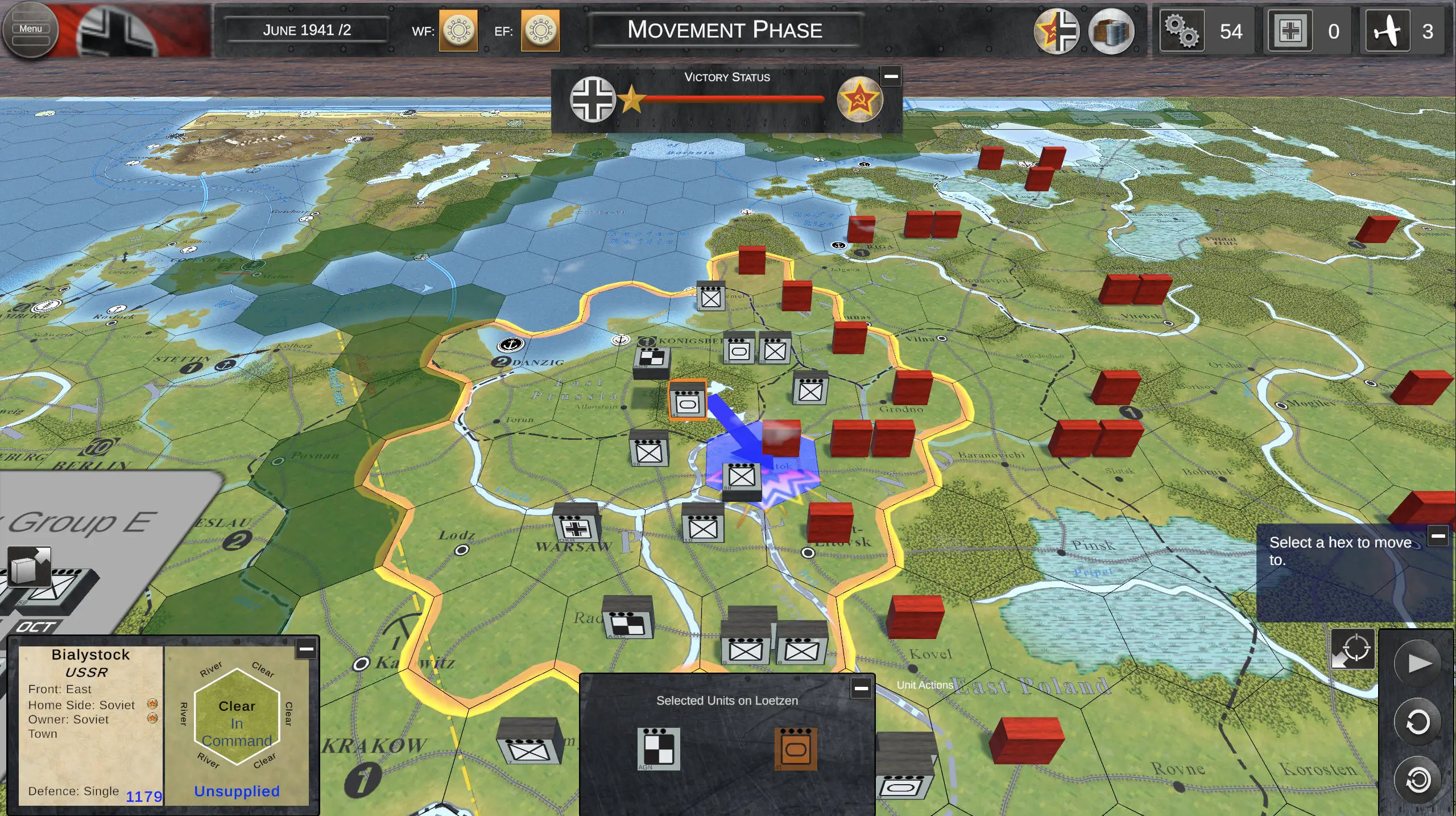The height and width of the screenshot is (816, 1456).
Task: Collapse the Victory Status panel
Action: tap(891, 75)
